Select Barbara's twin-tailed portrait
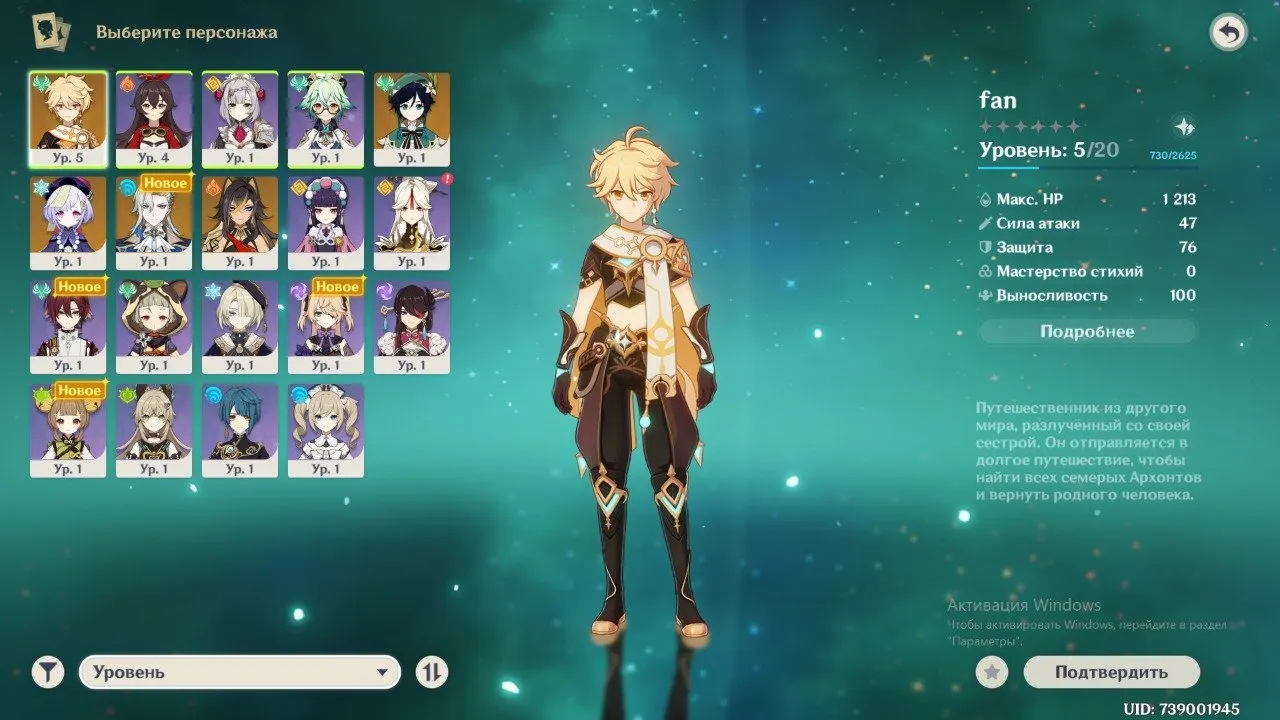 (327, 425)
